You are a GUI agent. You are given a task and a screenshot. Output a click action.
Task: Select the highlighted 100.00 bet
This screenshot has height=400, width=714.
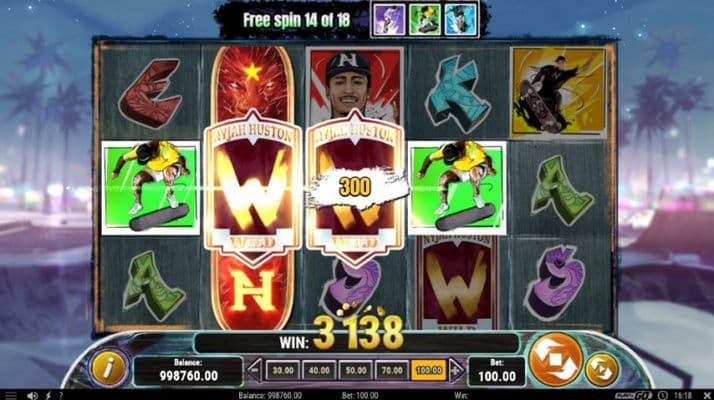coord(428,370)
